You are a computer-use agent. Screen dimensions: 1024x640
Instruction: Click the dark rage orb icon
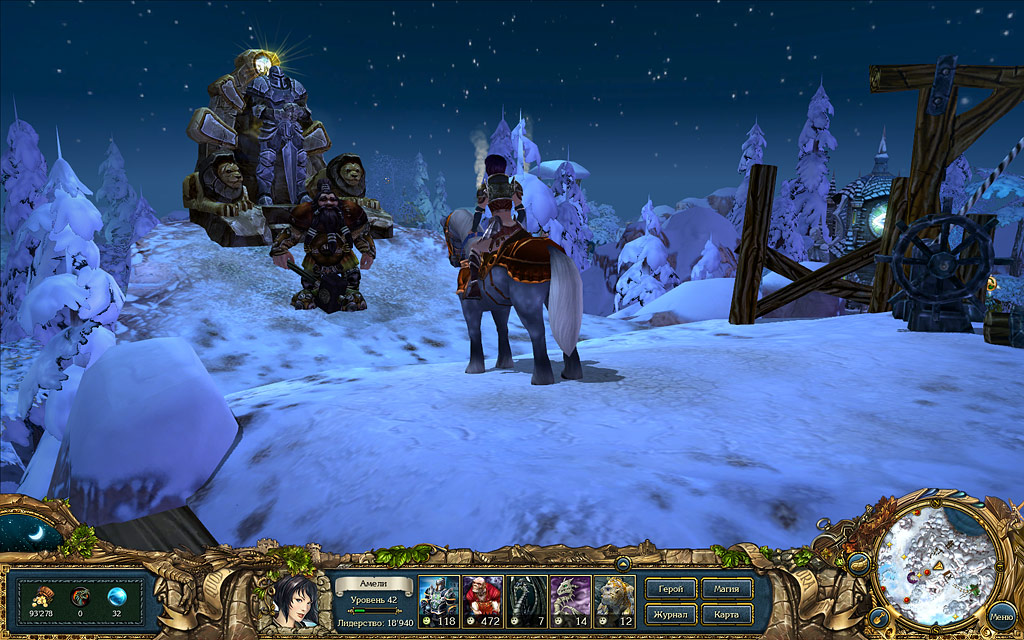80,596
